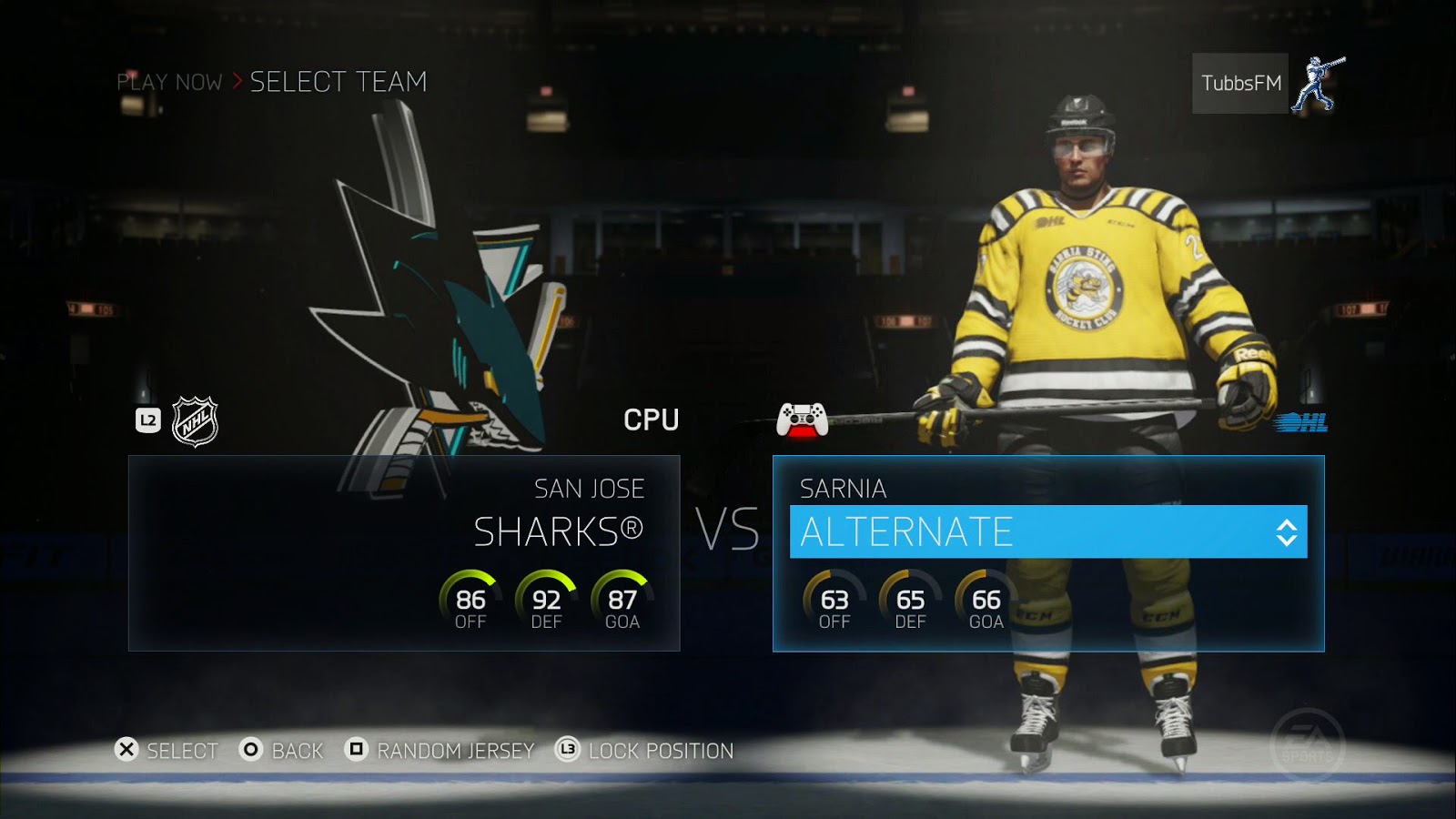Click the Select option in the footer
This screenshot has width=1456, height=819.
point(167,751)
